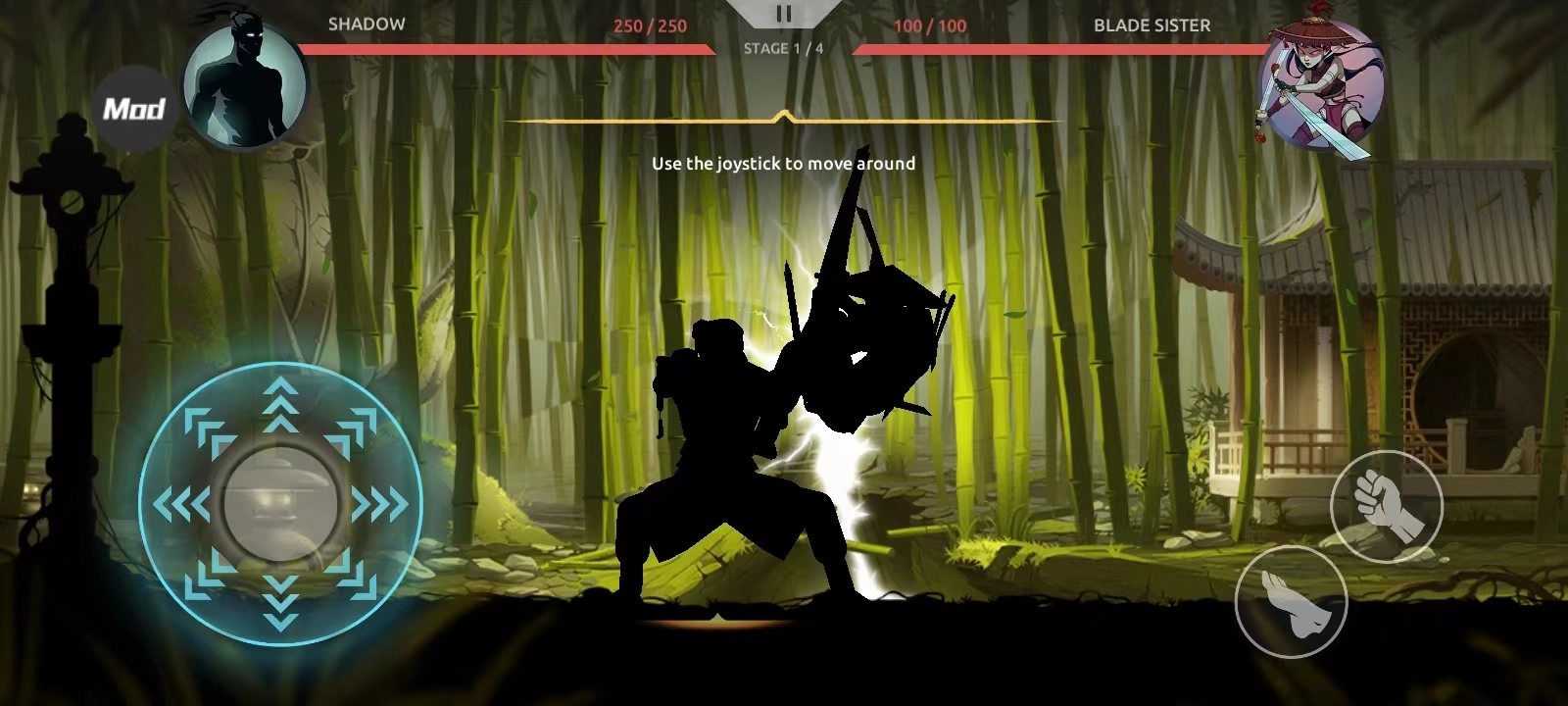The height and width of the screenshot is (706, 1568).
Task: Tap the joystick's up arrow
Action: point(281,403)
